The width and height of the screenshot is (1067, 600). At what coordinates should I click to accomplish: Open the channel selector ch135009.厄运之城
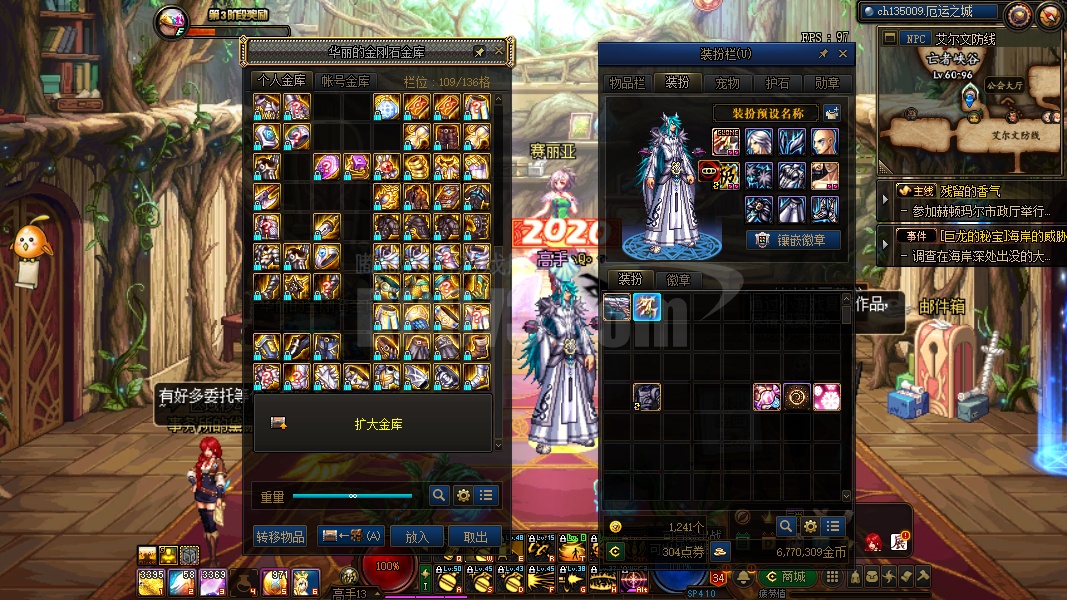917,11
